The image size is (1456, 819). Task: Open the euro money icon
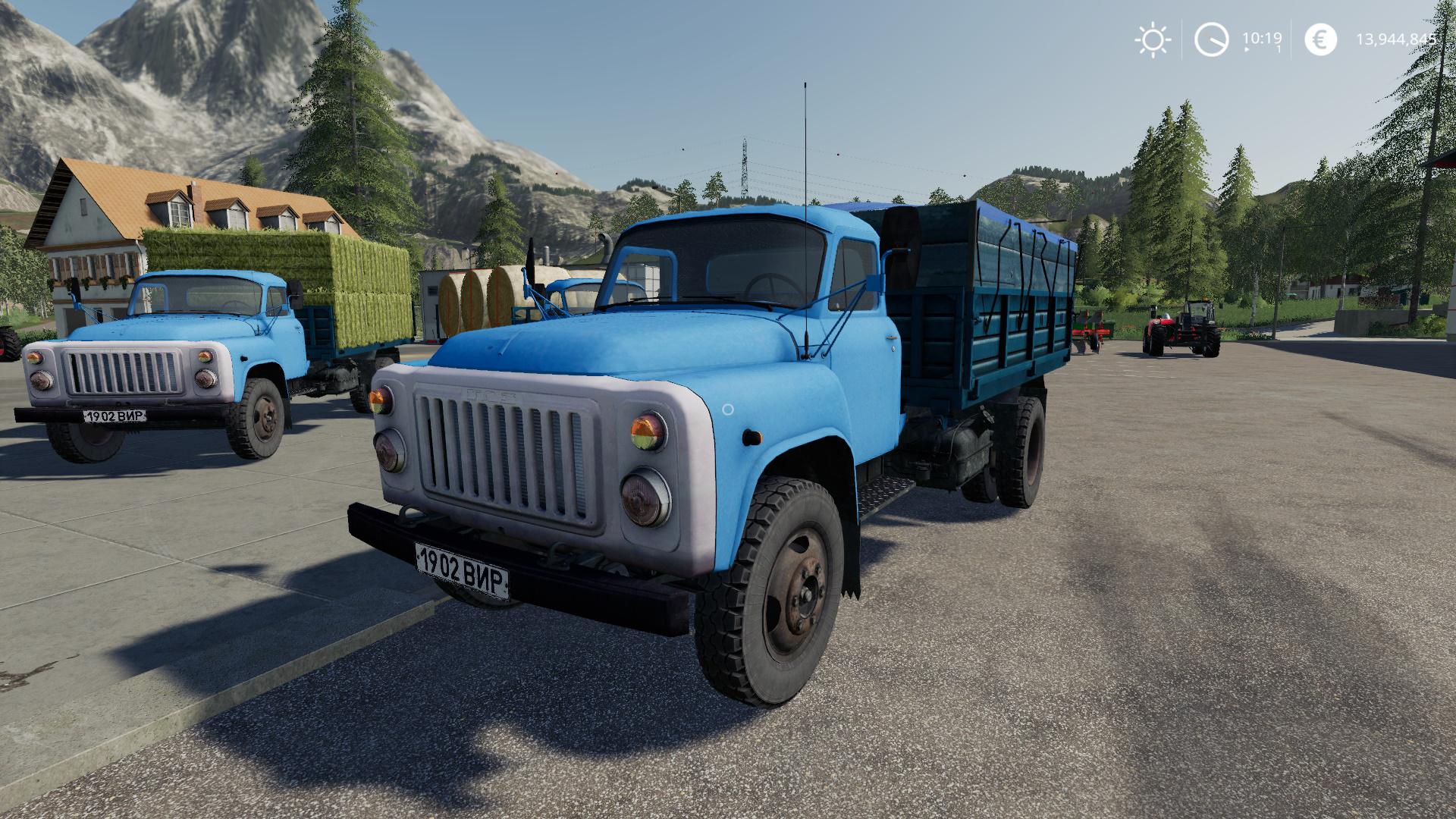point(1320,39)
